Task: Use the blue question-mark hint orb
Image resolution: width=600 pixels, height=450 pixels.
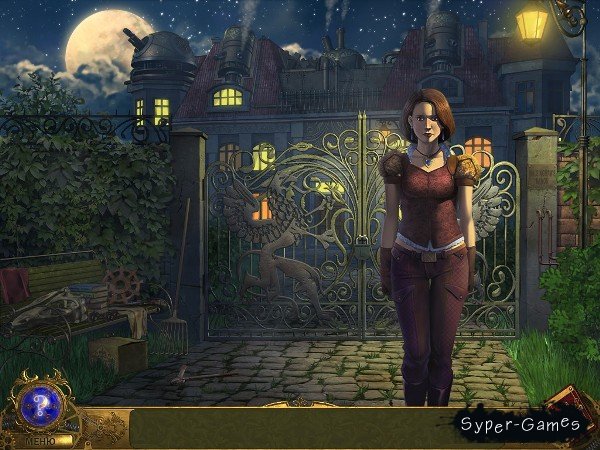Action: pos(43,404)
